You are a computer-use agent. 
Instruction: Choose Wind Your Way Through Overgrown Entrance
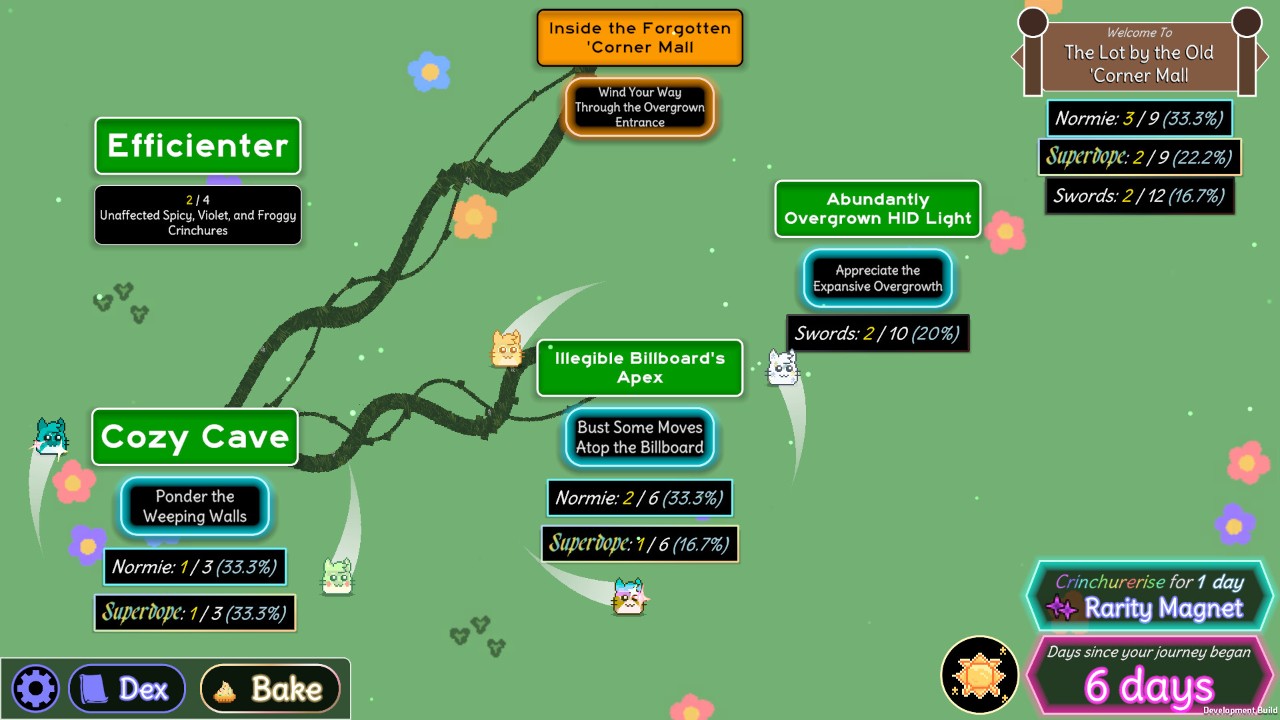pyautogui.click(x=640, y=107)
